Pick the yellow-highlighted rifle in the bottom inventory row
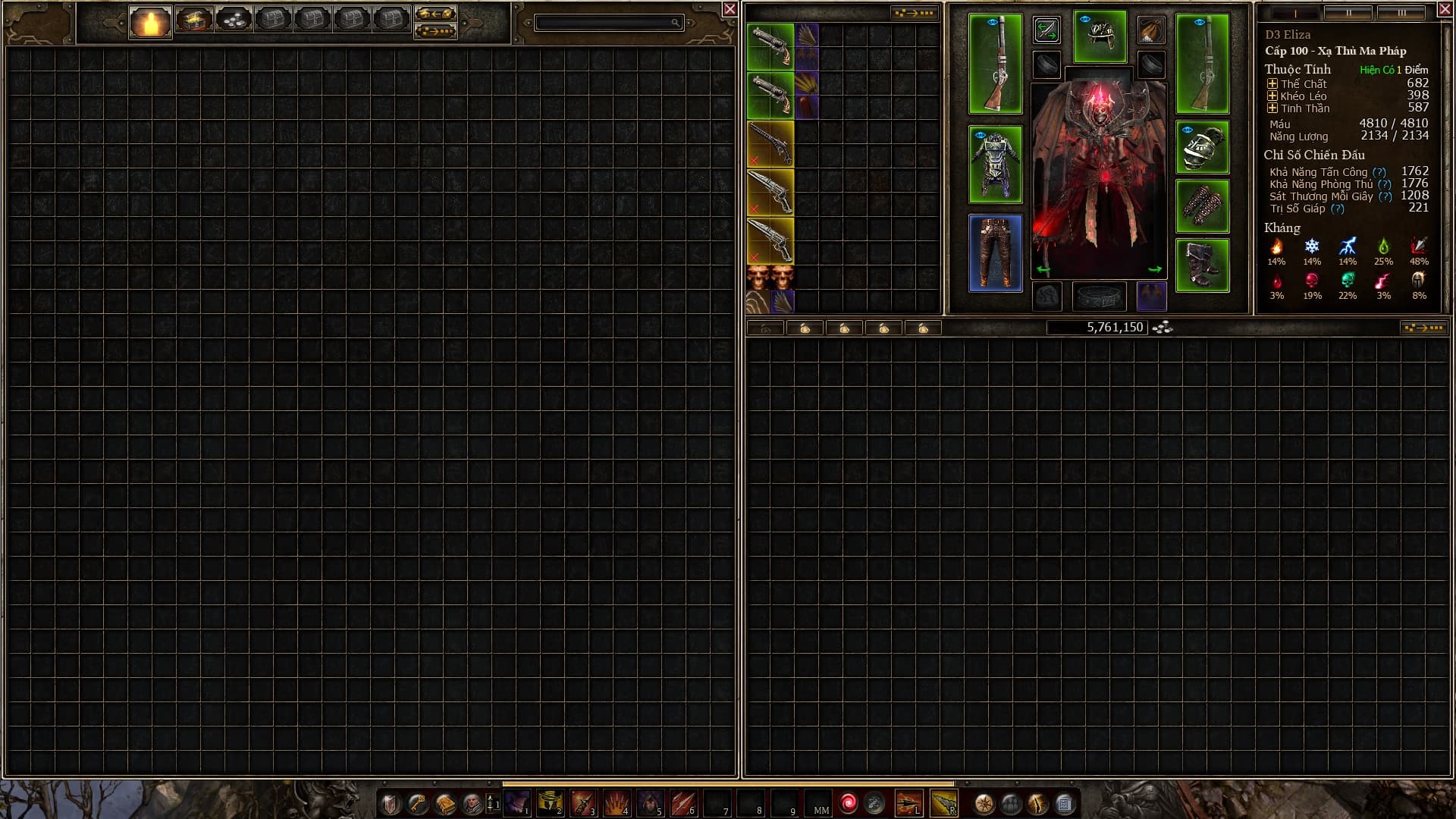 (770, 240)
